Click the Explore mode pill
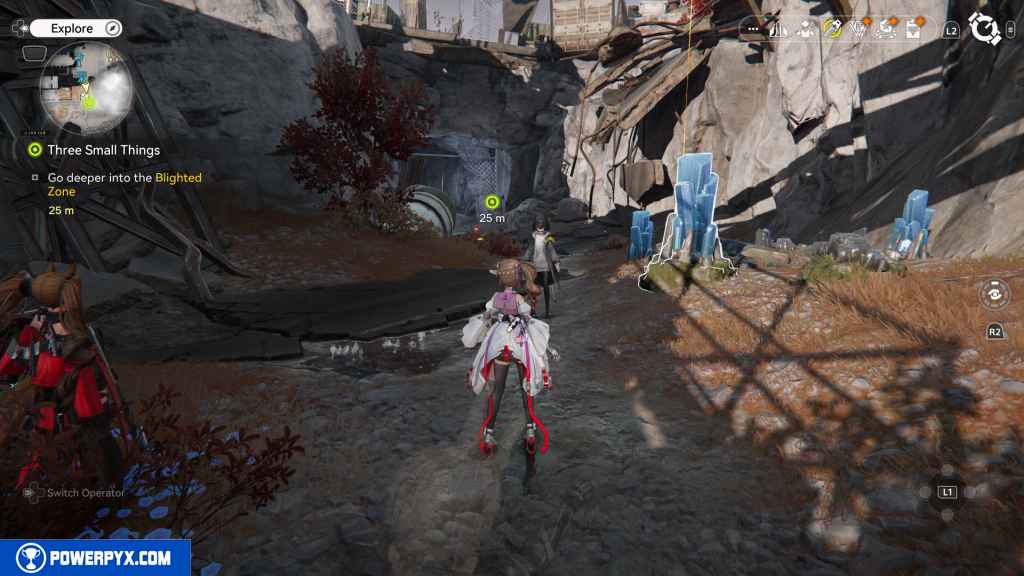The height and width of the screenshot is (576, 1024). (72, 29)
